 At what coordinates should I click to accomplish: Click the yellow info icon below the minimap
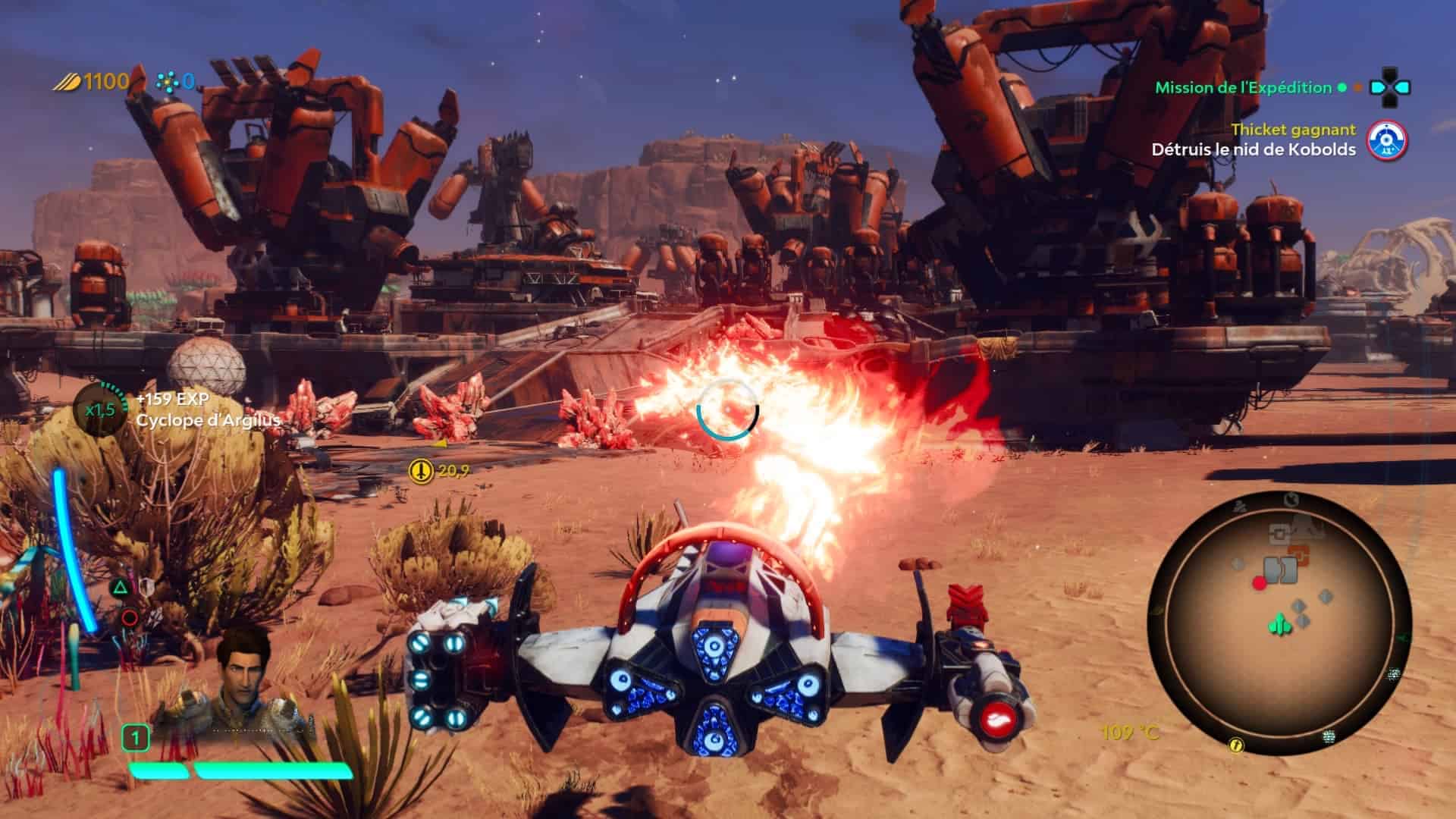tap(1237, 745)
